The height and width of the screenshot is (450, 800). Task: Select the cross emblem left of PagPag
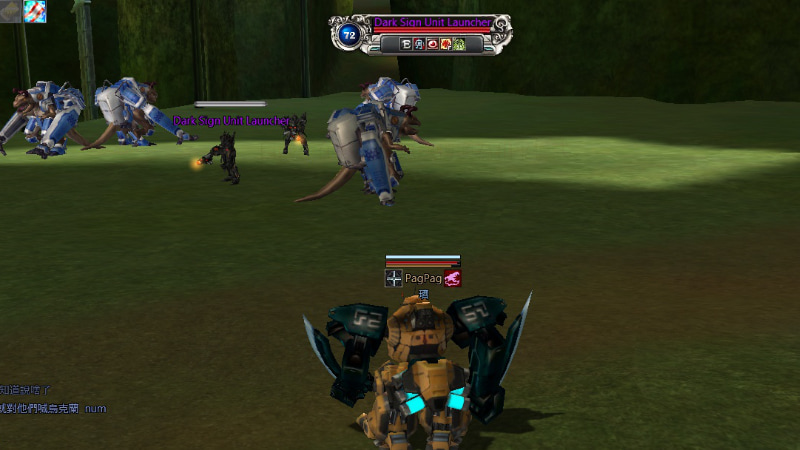[394, 278]
